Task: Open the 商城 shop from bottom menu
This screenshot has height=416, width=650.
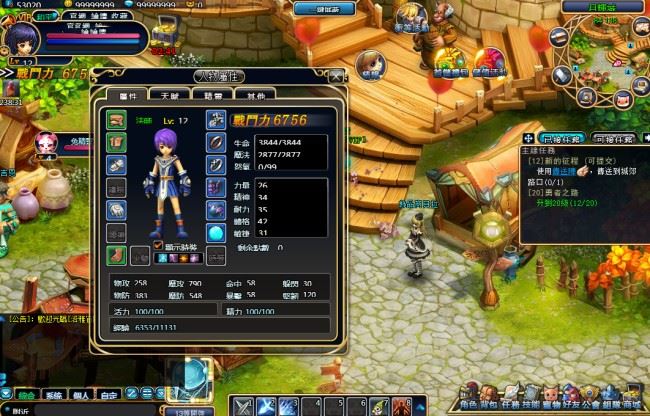Action: click(x=632, y=393)
